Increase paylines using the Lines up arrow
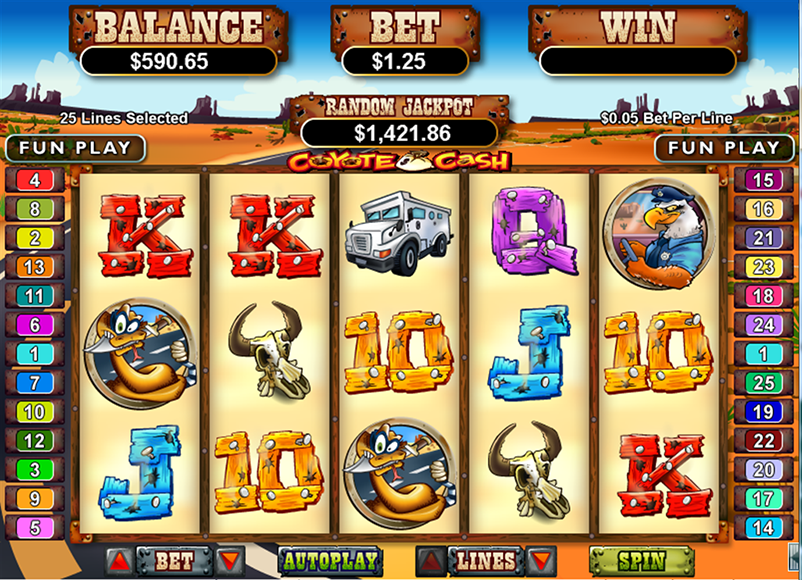The image size is (802, 580). [431, 560]
